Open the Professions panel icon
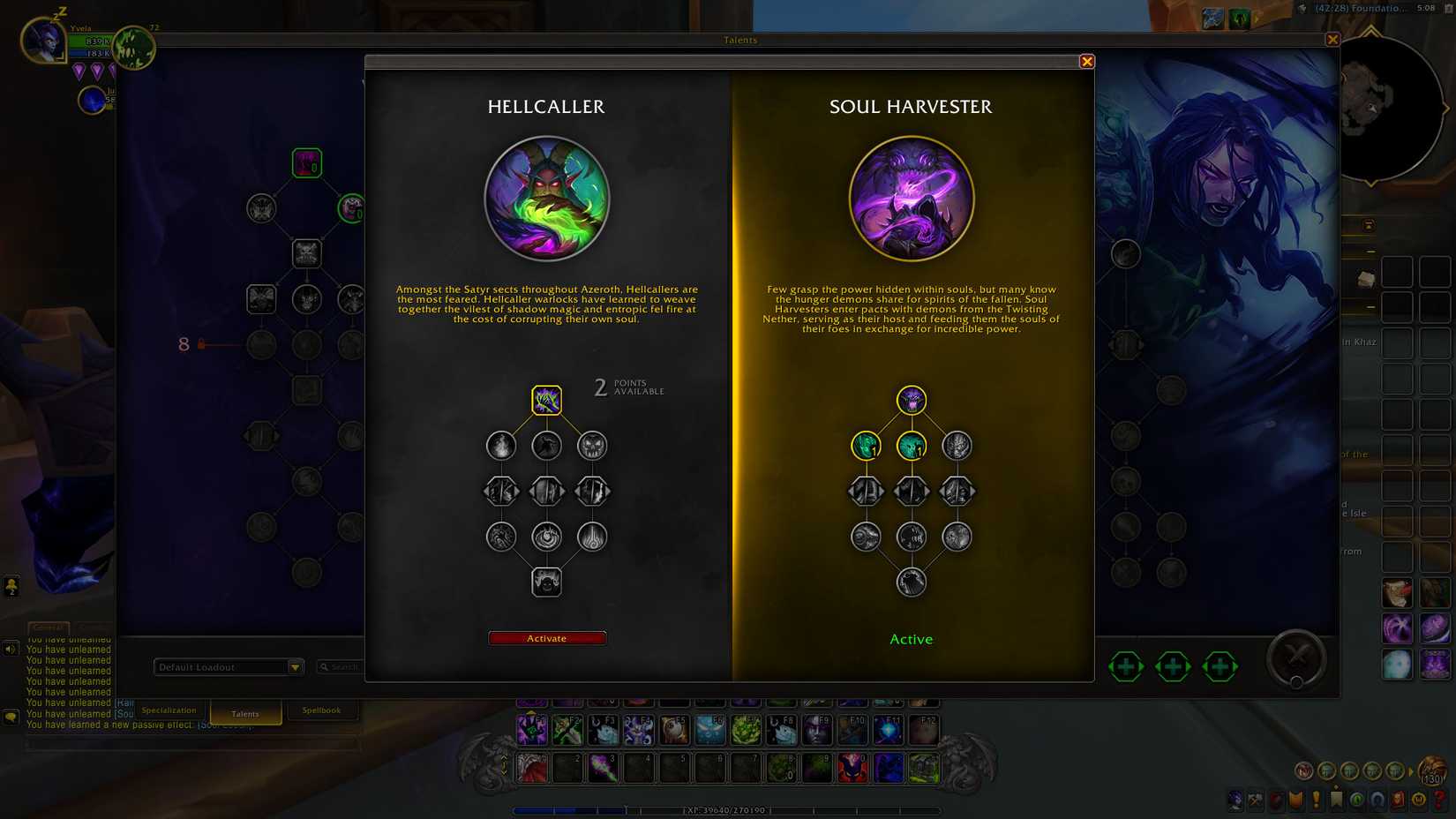 (1255, 799)
